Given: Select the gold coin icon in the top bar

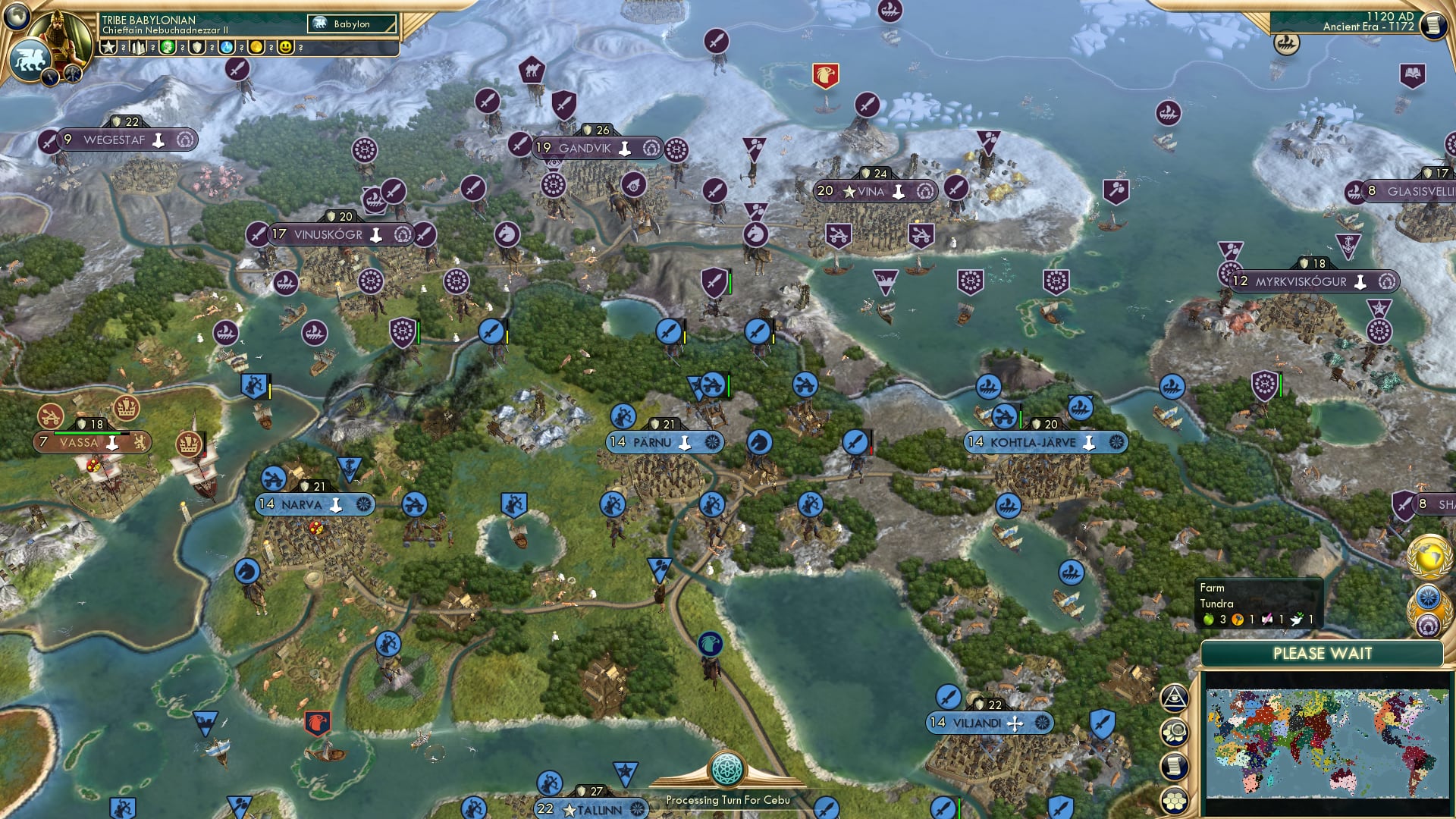Looking at the screenshot, I should click(x=257, y=47).
